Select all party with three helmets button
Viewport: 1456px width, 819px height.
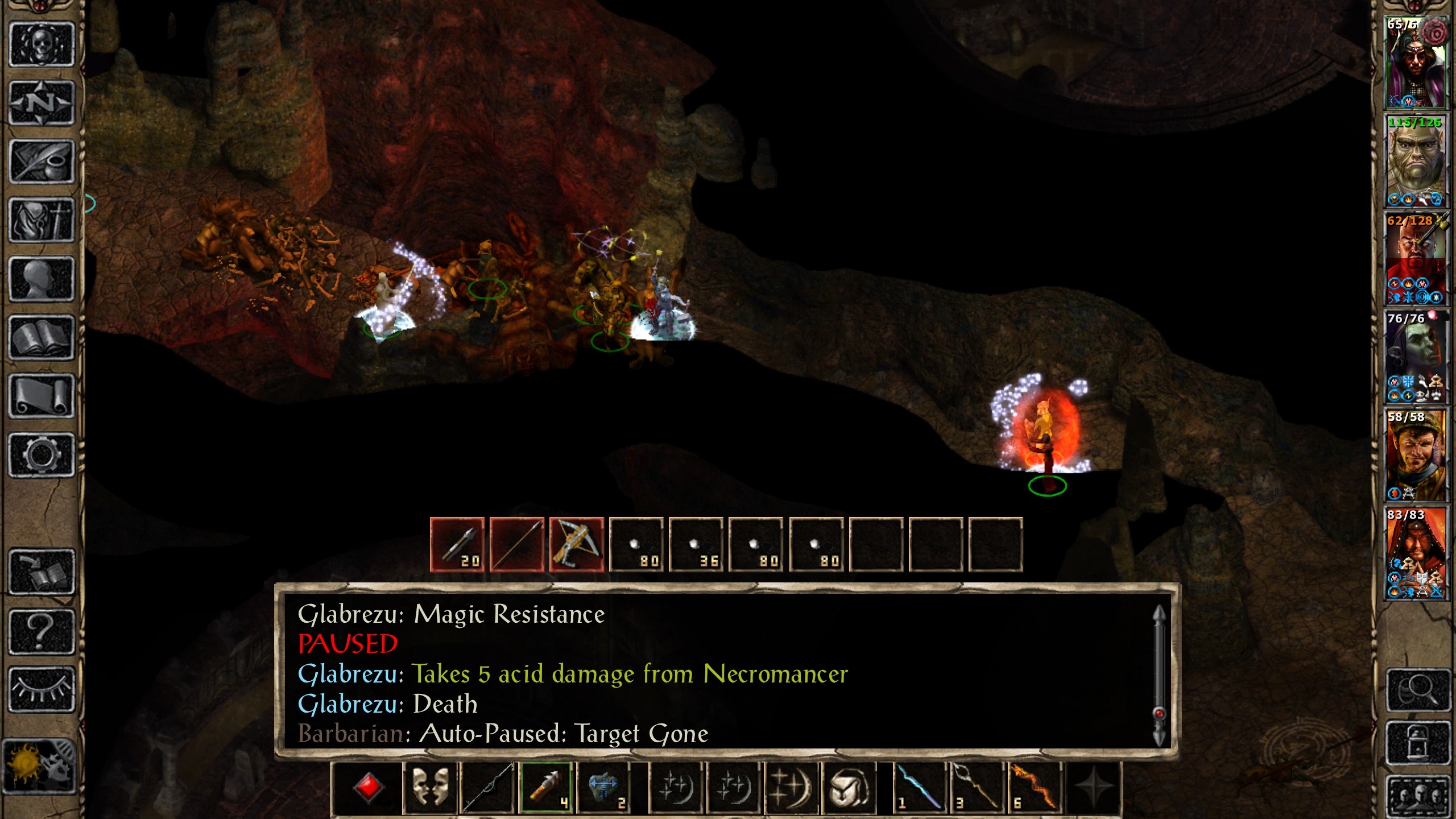point(1417,796)
